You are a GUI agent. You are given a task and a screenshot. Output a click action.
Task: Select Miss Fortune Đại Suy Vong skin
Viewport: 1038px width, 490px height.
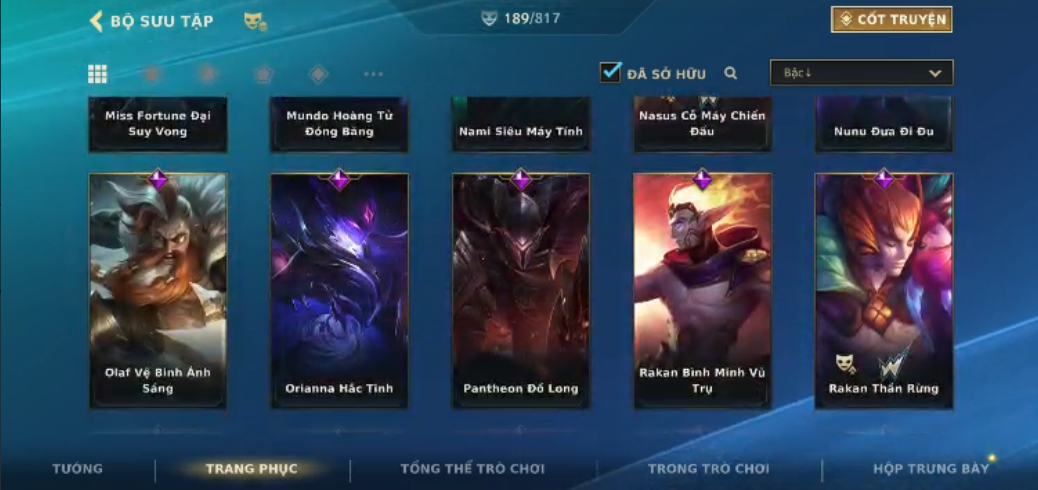click(158, 124)
